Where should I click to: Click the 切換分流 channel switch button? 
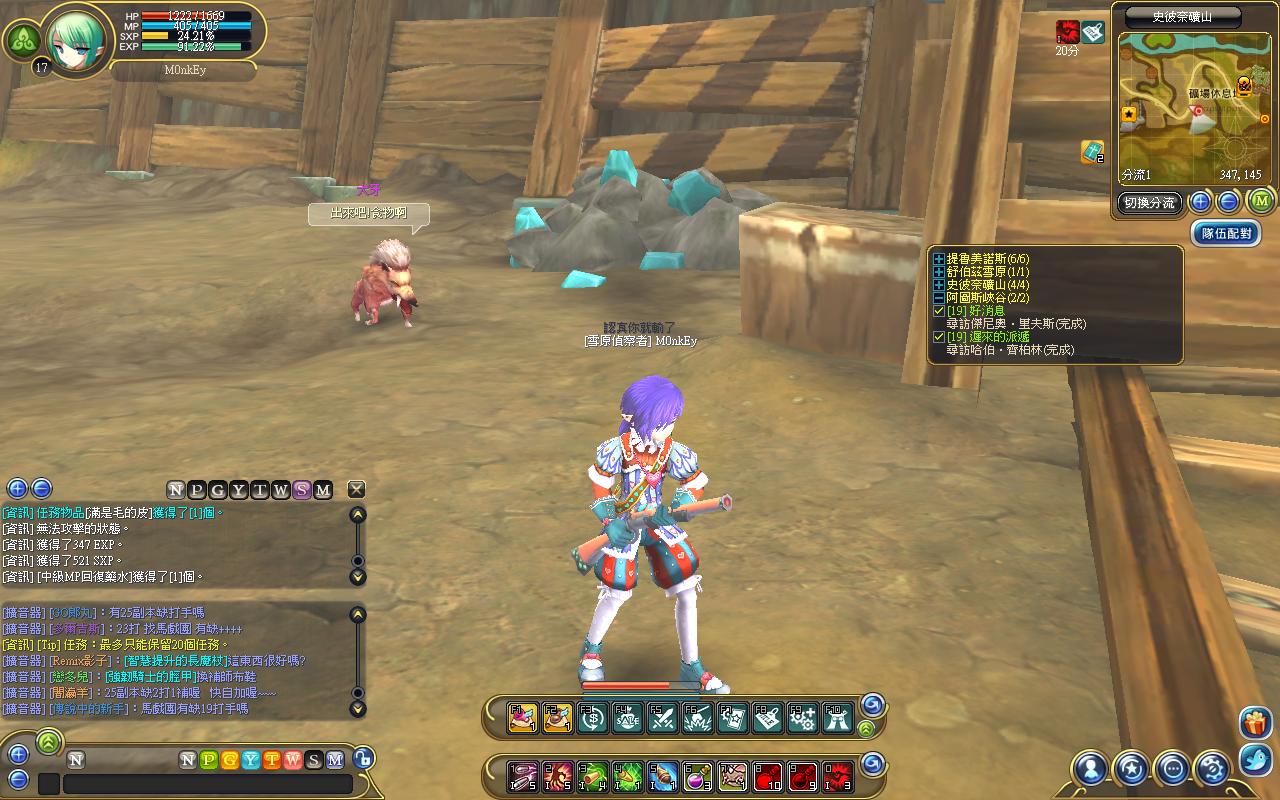point(1149,202)
